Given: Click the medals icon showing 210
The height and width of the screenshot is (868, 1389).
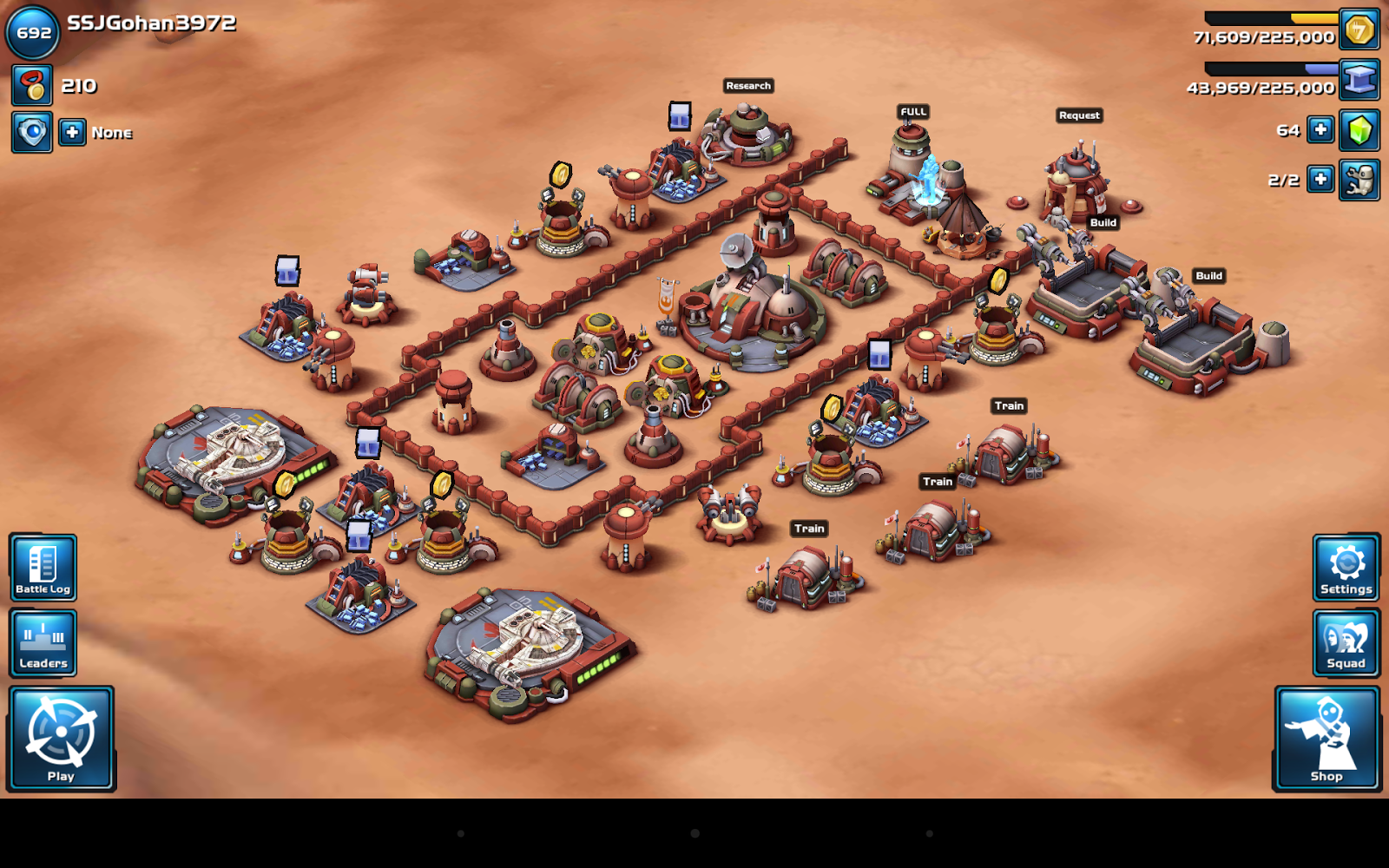Looking at the screenshot, I should (31, 86).
